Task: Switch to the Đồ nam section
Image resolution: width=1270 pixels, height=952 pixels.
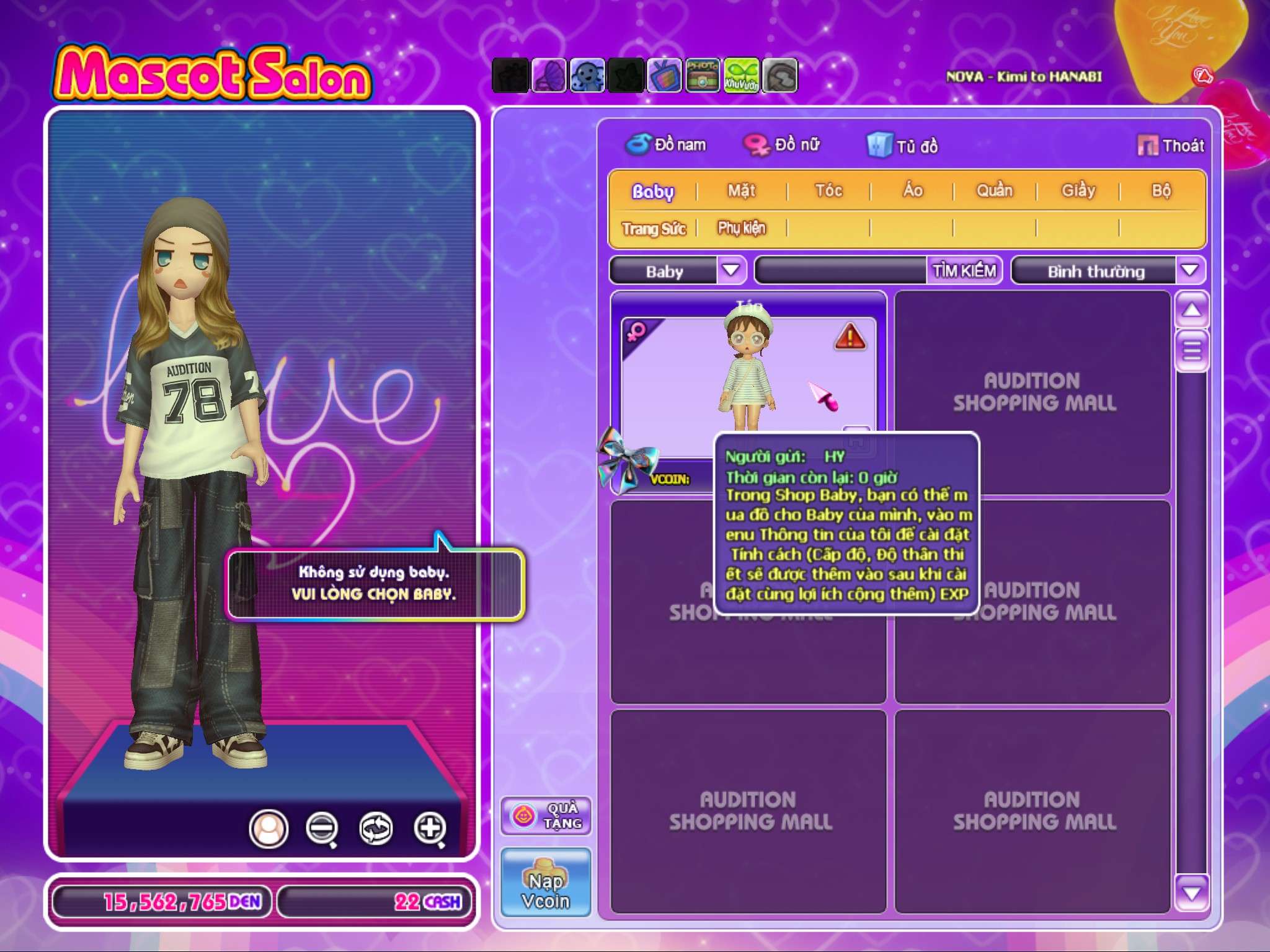Action: pyautogui.click(x=666, y=145)
